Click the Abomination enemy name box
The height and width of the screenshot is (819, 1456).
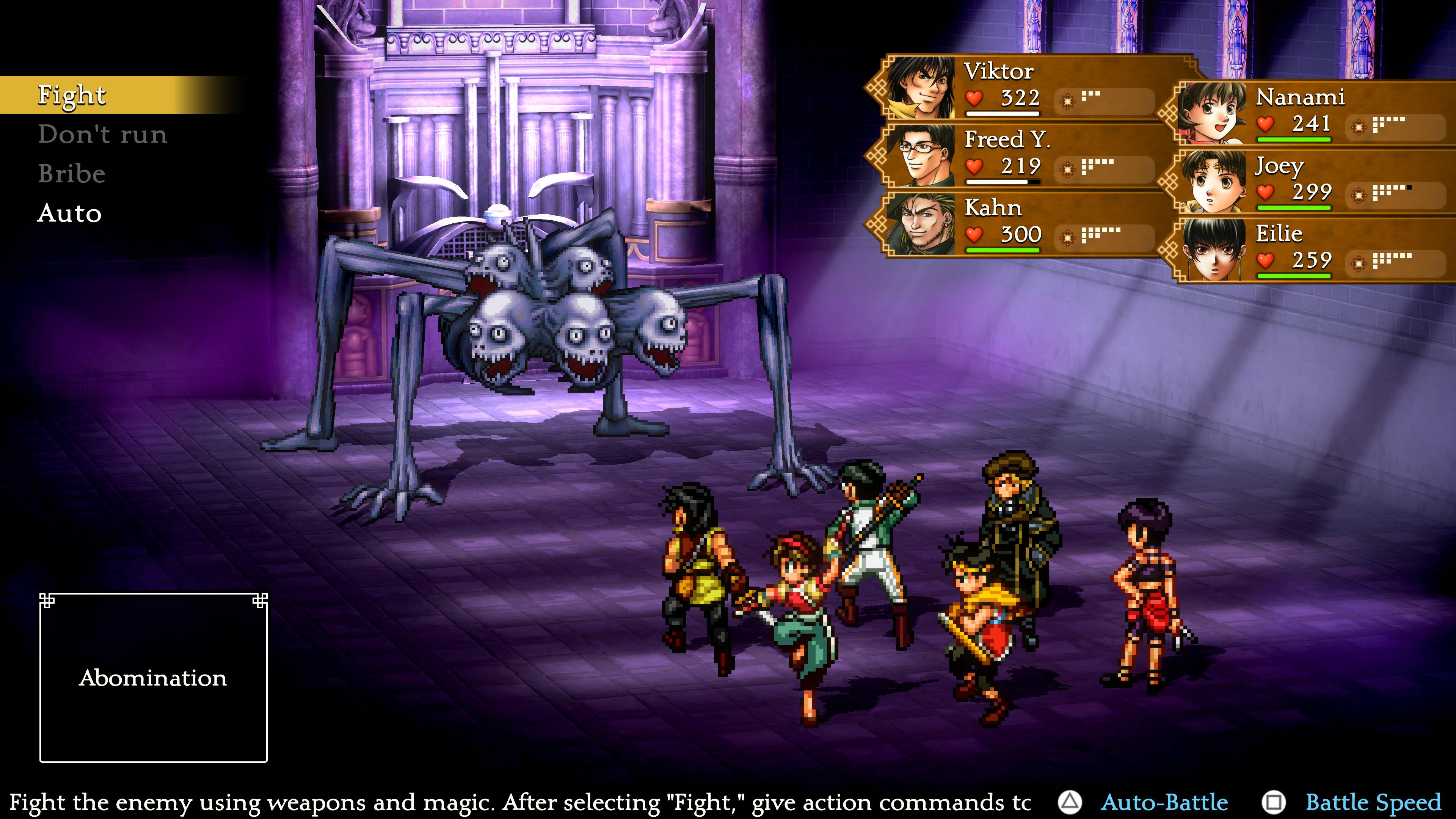point(153,678)
